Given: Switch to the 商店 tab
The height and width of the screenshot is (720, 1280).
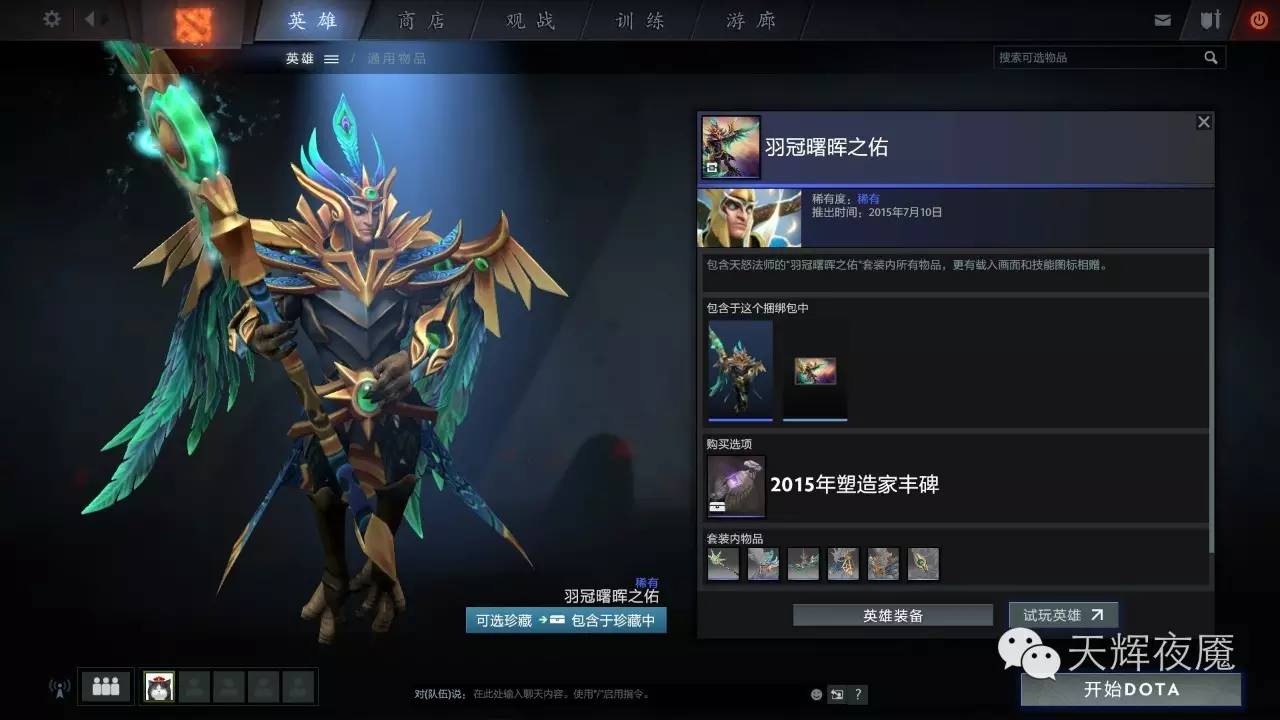Looking at the screenshot, I should tap(422, 20).
